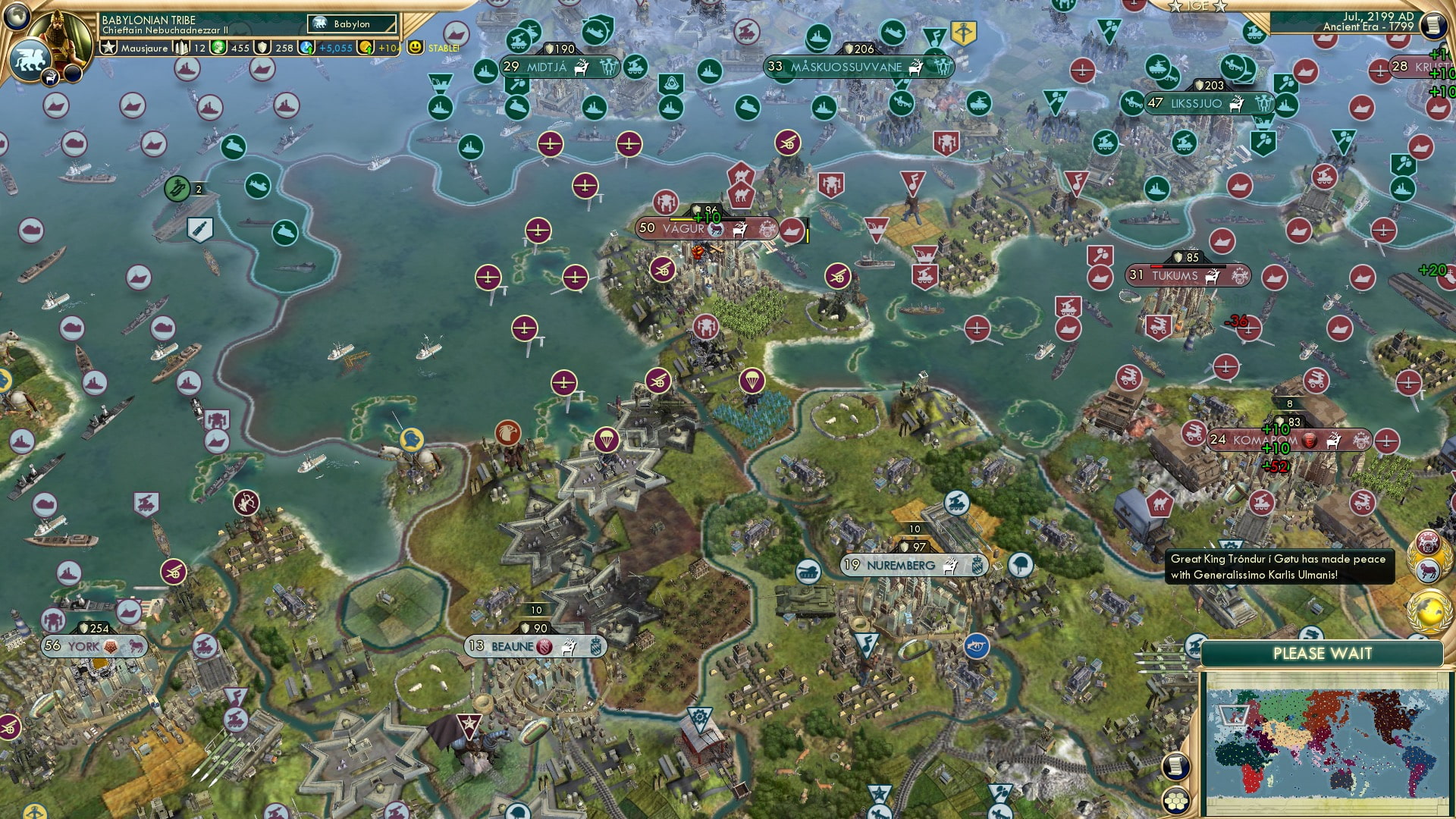This screenshot has width=1456, height=819.
Task: Click the green science icon showing 455
Action: tap(219, 48)
